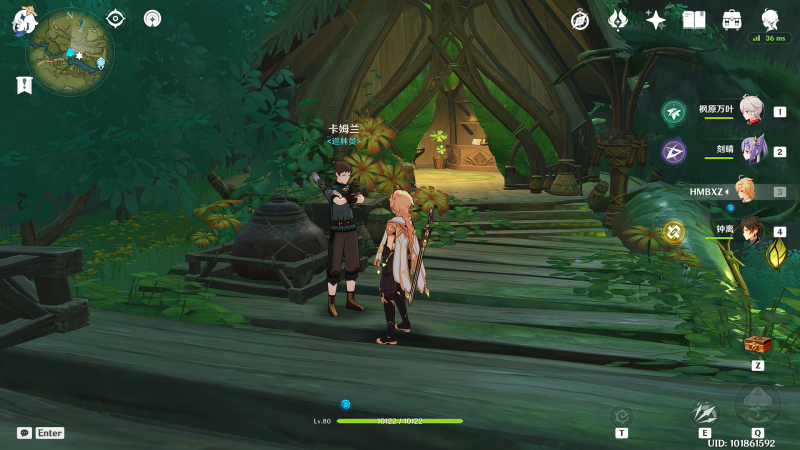This screenshot has height=450, width=800.
Task: Open the map from the circular minimap
Action: point(69,52)
